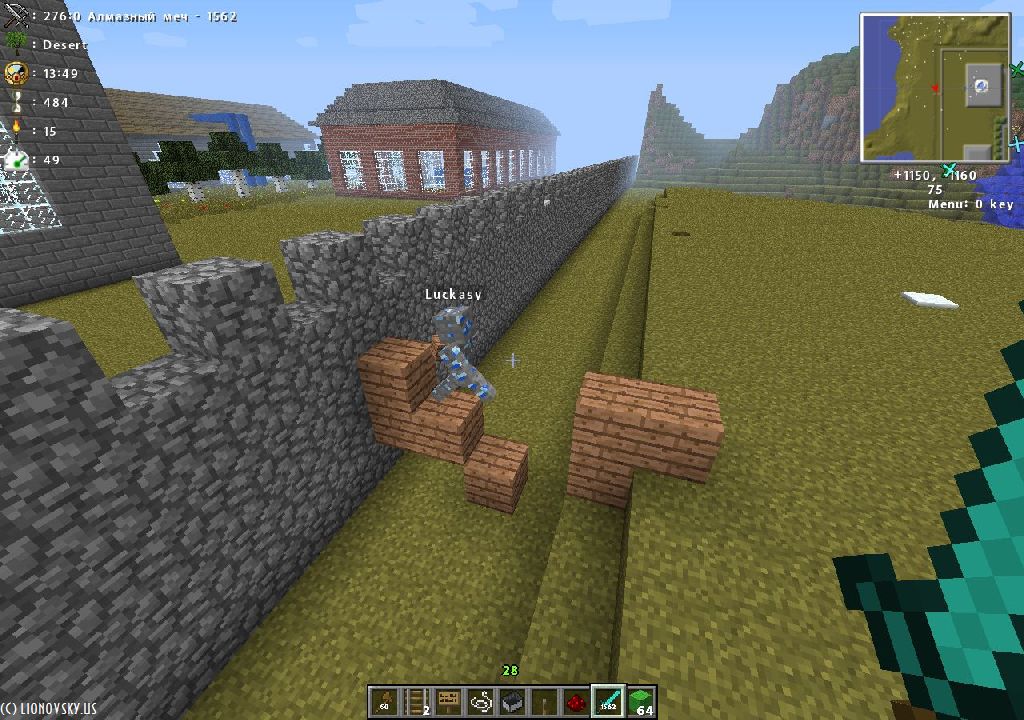
Task: Pick the lead hotbar slot
Action: (x=480, y=702)
